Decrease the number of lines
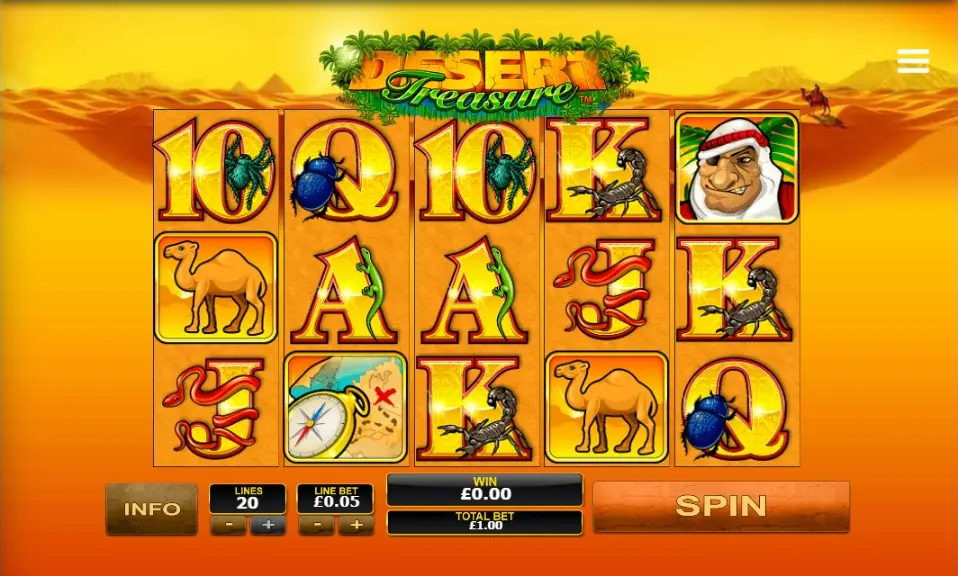The width and height of the screenshot is (958, 576). click(228, 526)
